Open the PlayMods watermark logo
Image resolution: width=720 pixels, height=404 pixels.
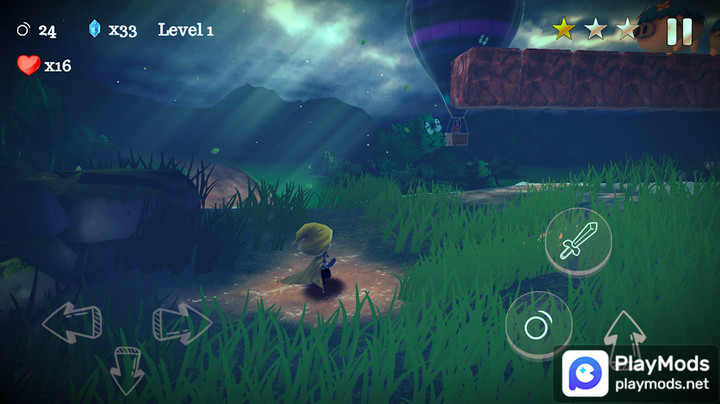[585, 374]
